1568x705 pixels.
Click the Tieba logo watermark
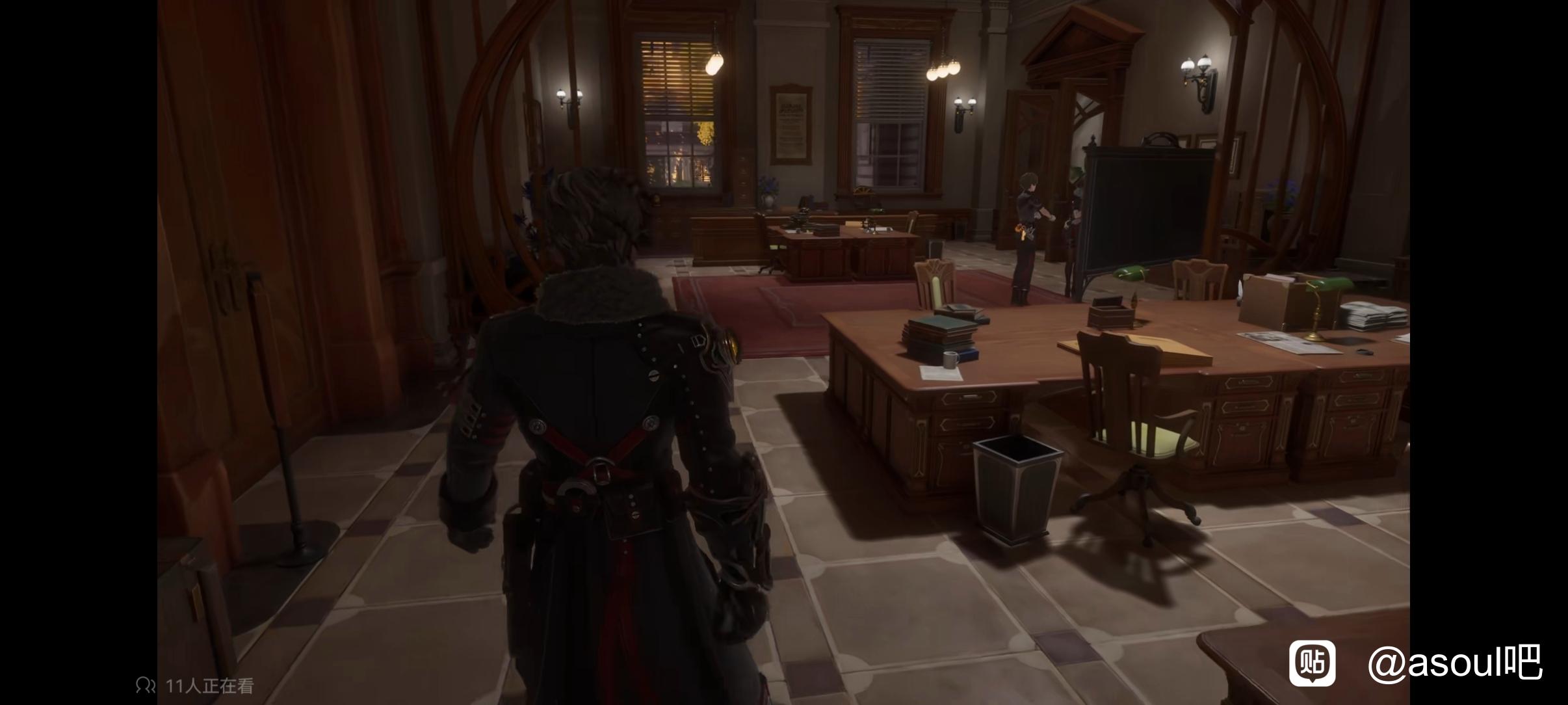[x=1312, y=663]
